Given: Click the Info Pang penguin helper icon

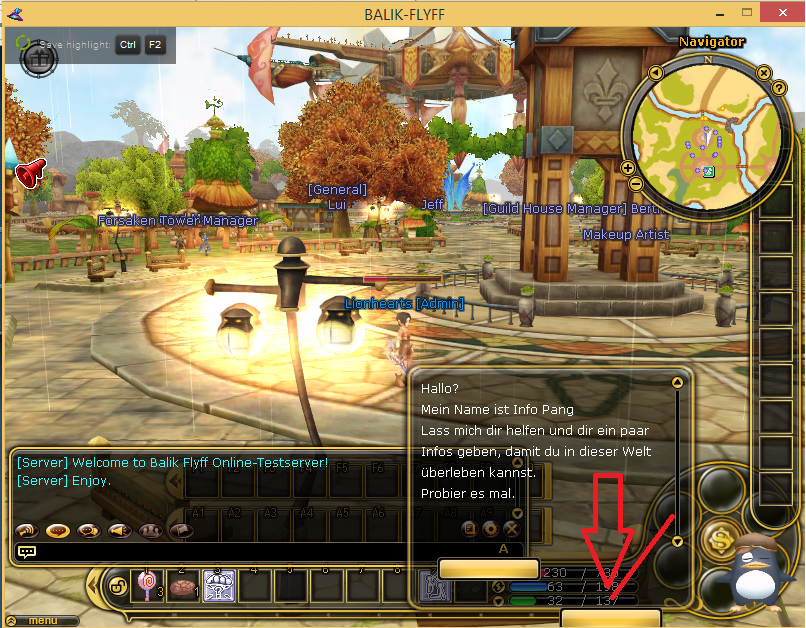Looking at the screenshot, I should tap(763, 575).
